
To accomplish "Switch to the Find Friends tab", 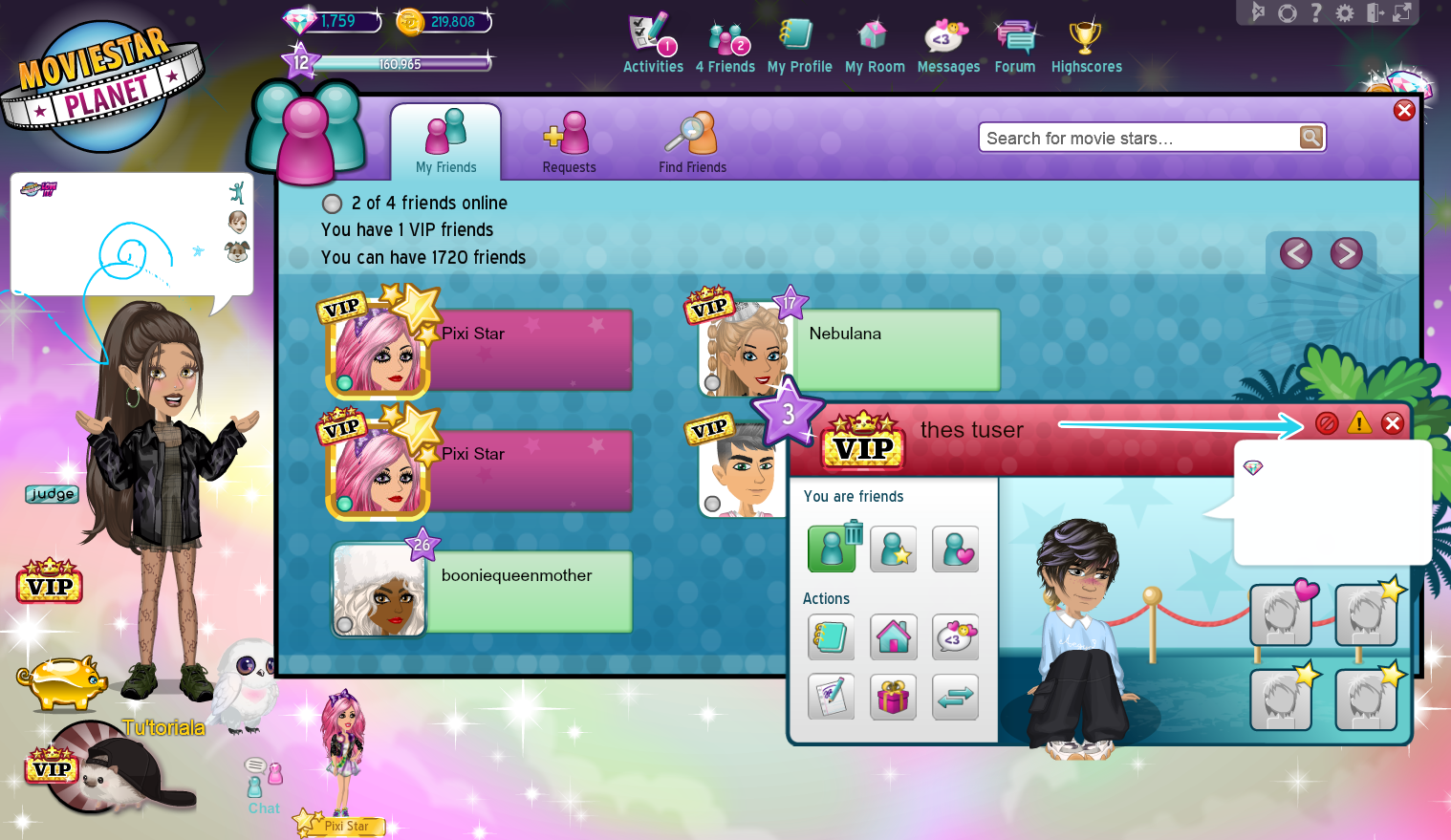I will point(692,141).
